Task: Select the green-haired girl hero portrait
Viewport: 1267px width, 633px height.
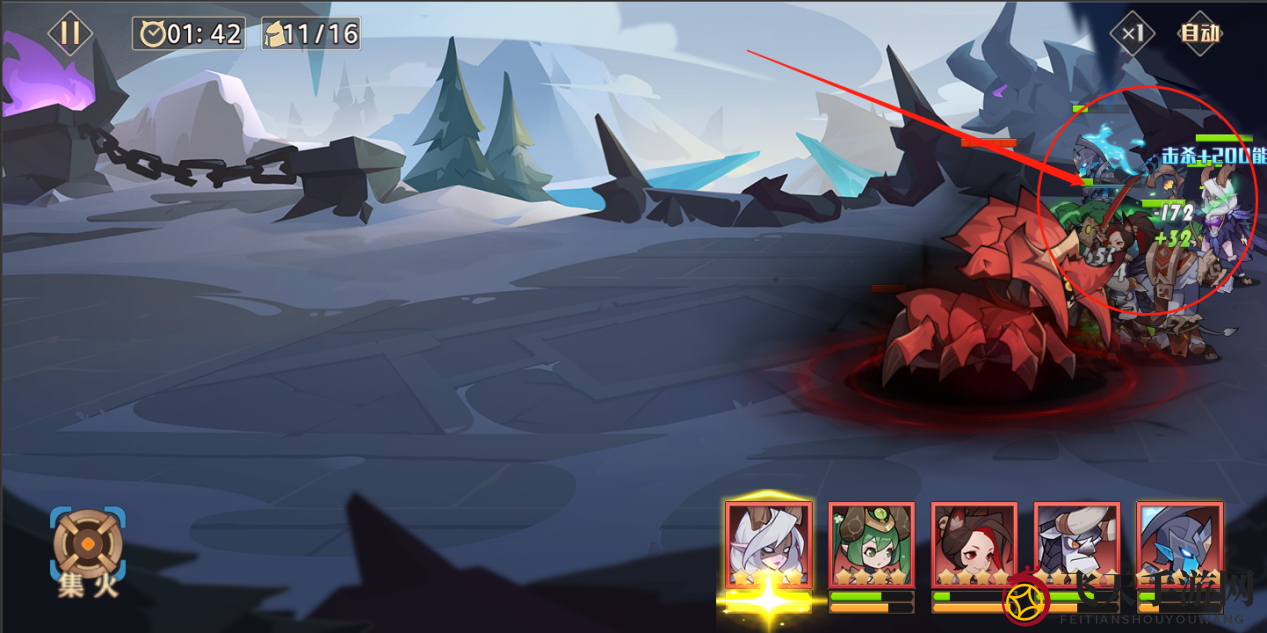Action: (x=871, y=545)
